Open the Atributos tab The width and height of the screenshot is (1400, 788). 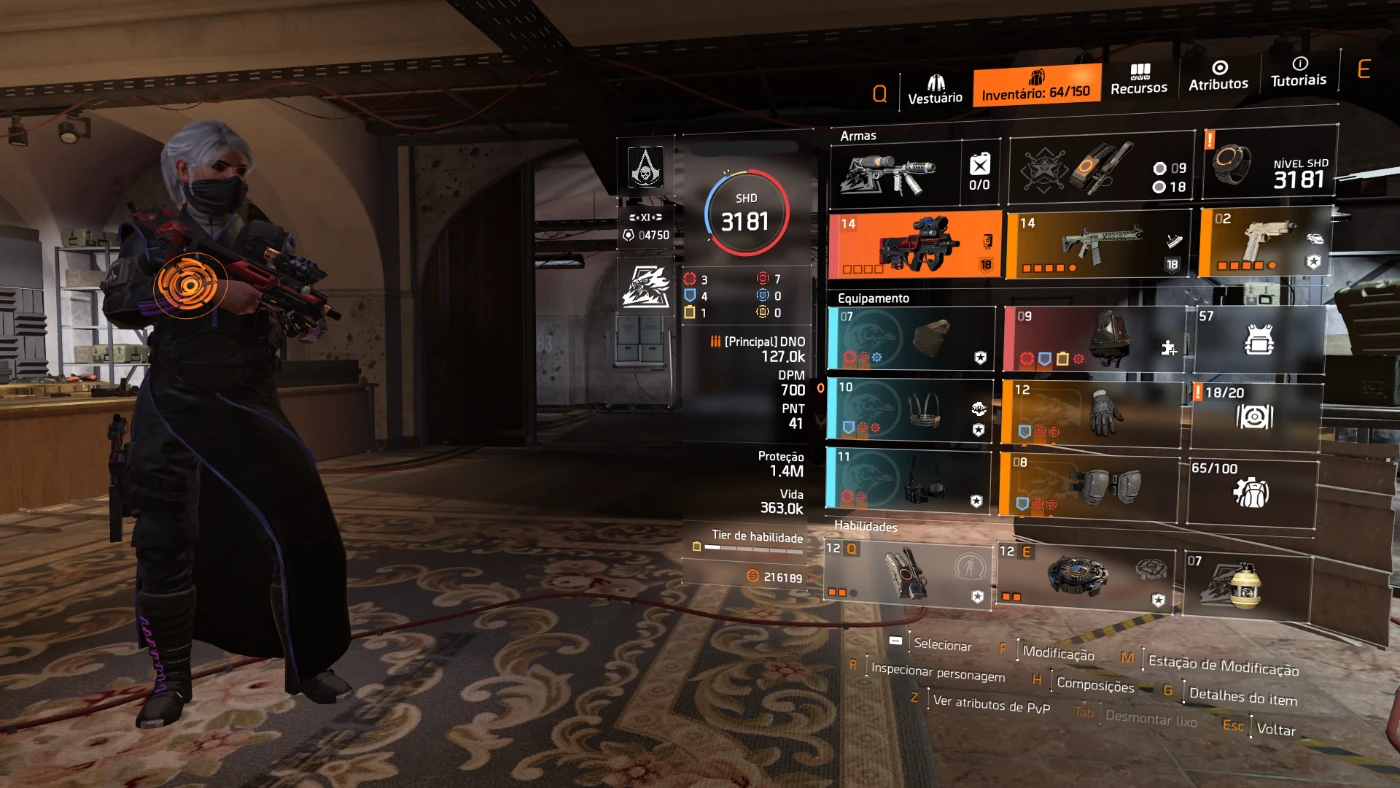(x=1218, y=77)
